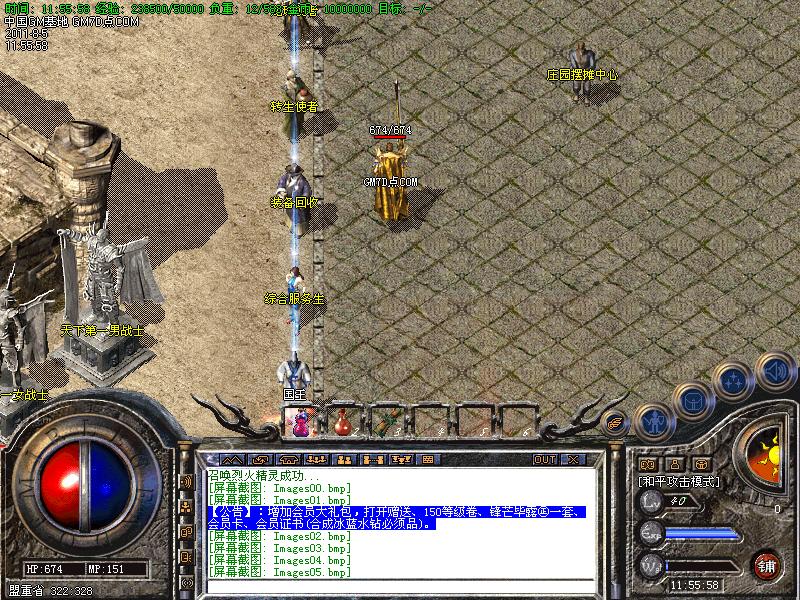Open the red shop button
800x600 pixels.
(766, 564)
